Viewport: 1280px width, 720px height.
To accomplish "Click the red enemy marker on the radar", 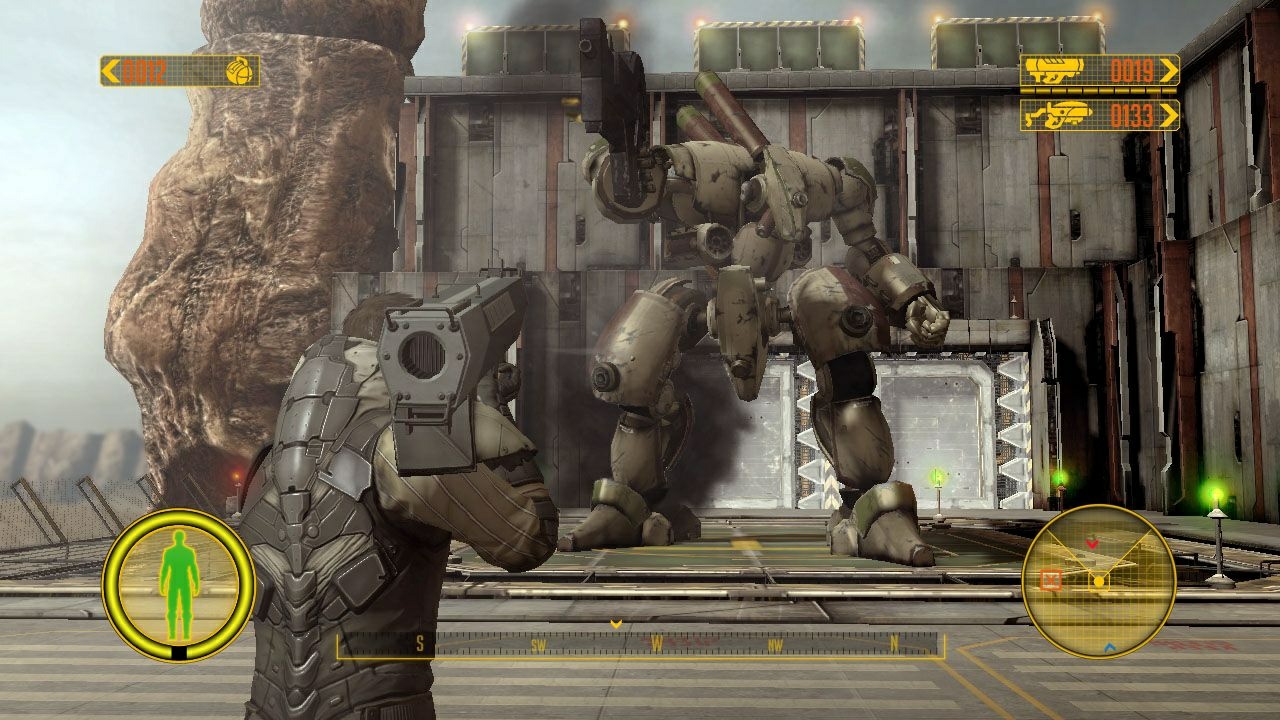I will coord(1092,542).
